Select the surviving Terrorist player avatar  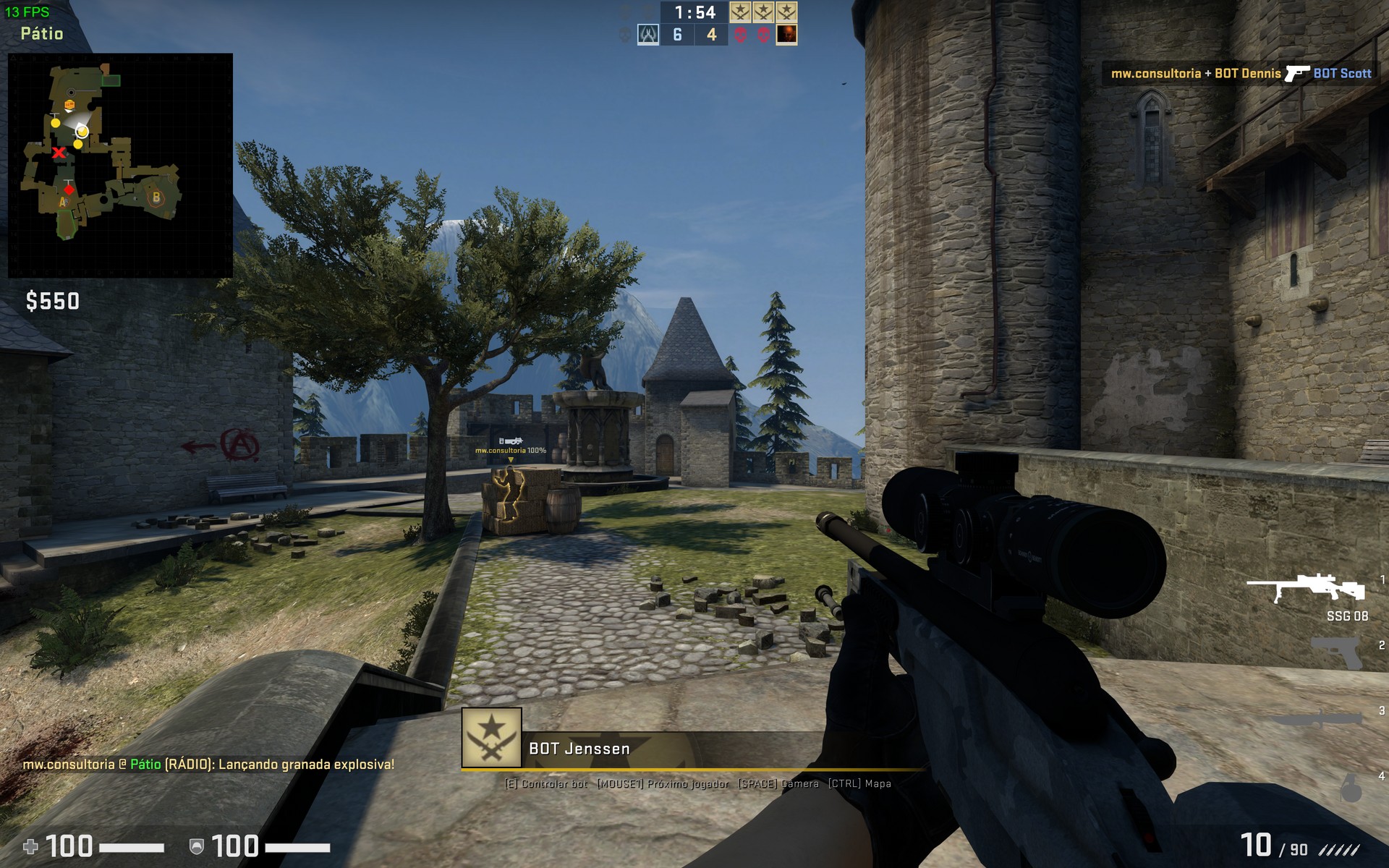pos(786,35)
